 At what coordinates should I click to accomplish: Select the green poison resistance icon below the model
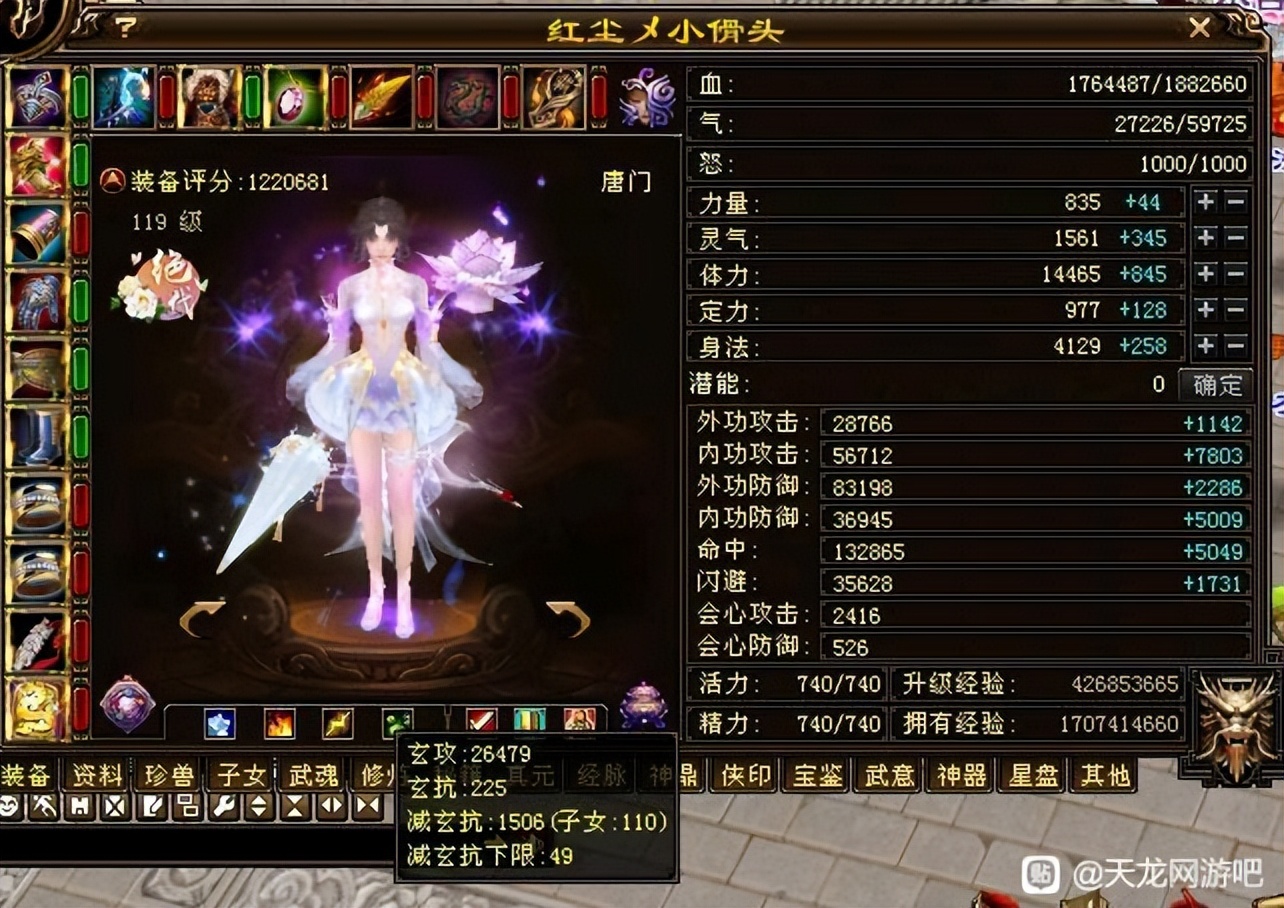tap(396, 722)
